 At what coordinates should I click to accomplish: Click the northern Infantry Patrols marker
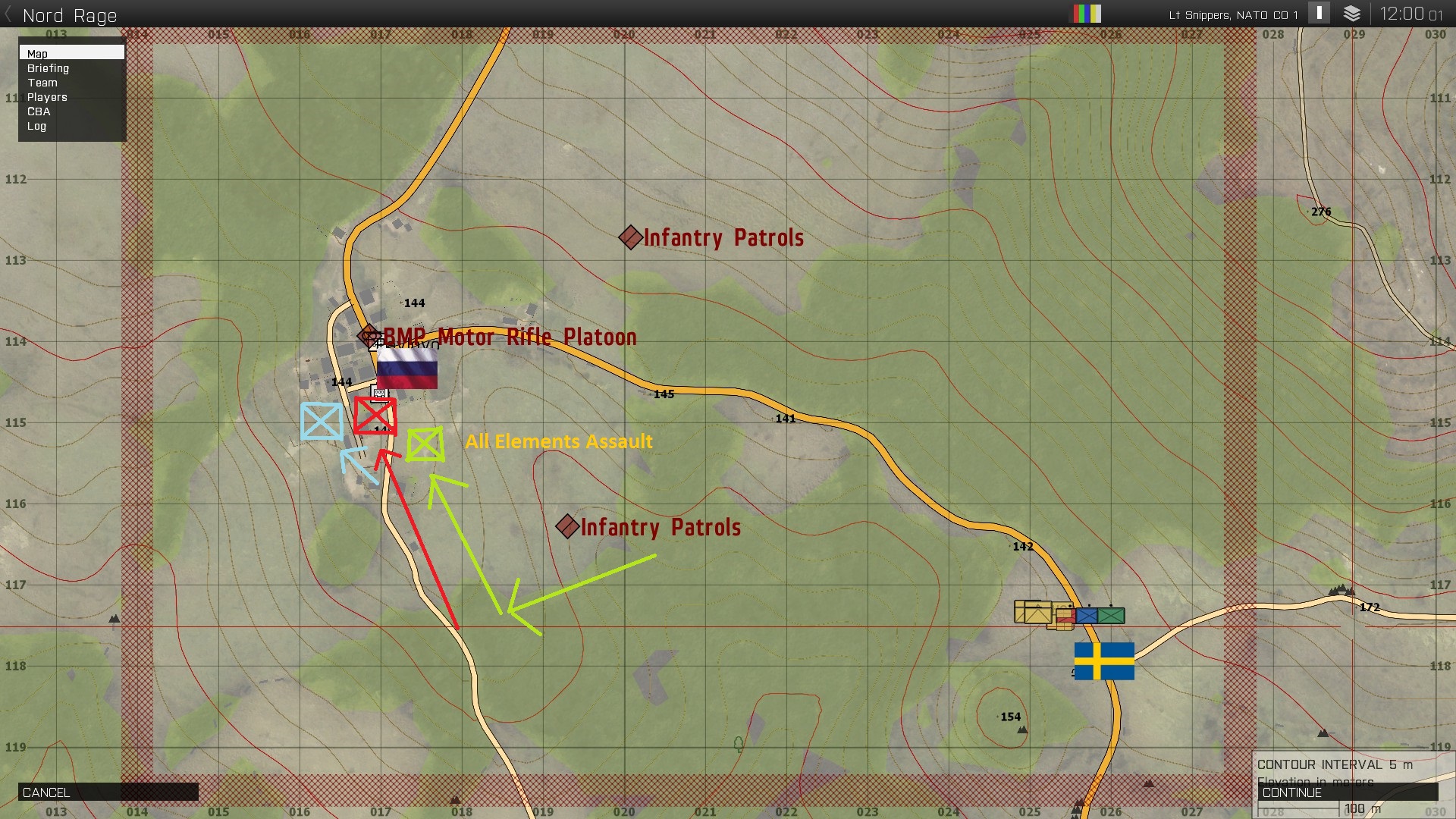pyautogui.click(x=630, y=237)
